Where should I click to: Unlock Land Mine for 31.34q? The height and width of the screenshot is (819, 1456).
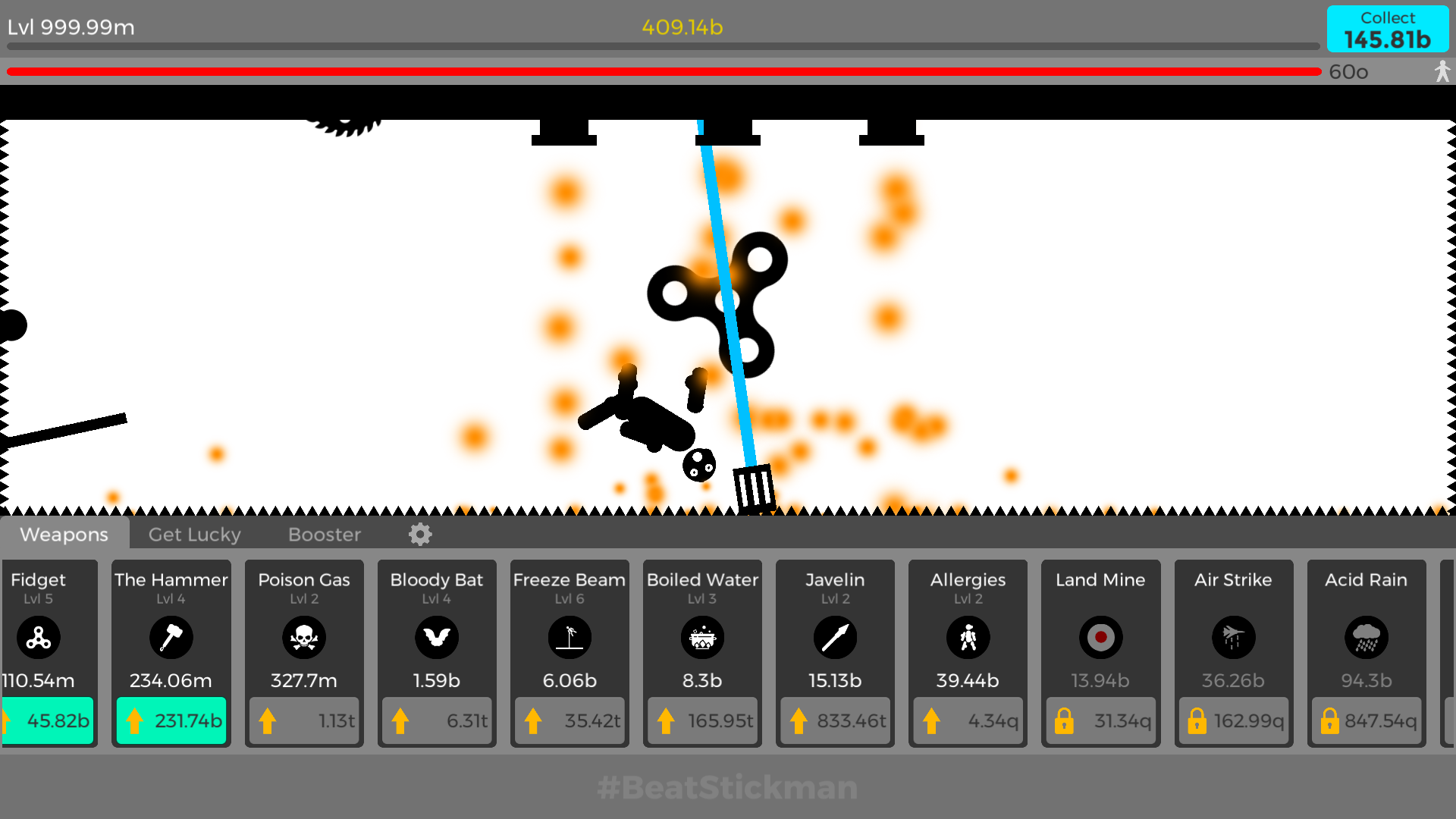click(x=1100, y=720)
